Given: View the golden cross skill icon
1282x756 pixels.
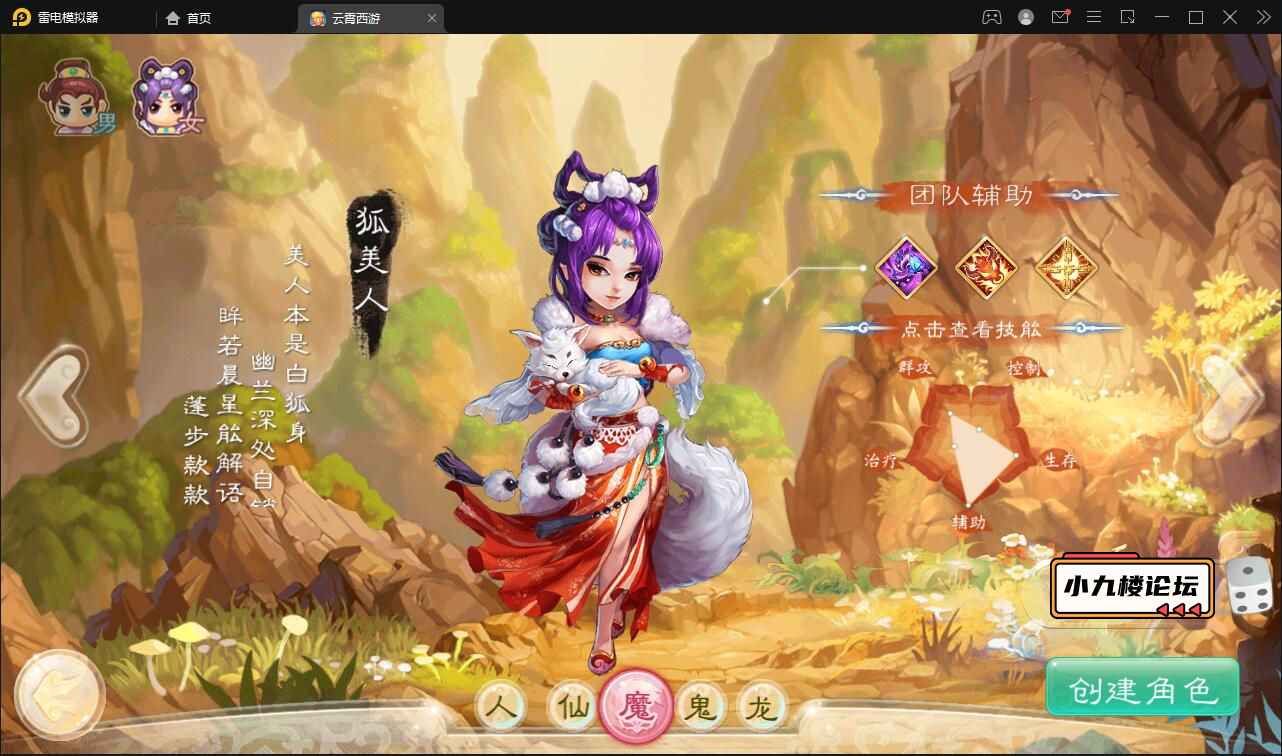Looking at the screenshot, I should pyautogui.click(x=1065, y=267).
